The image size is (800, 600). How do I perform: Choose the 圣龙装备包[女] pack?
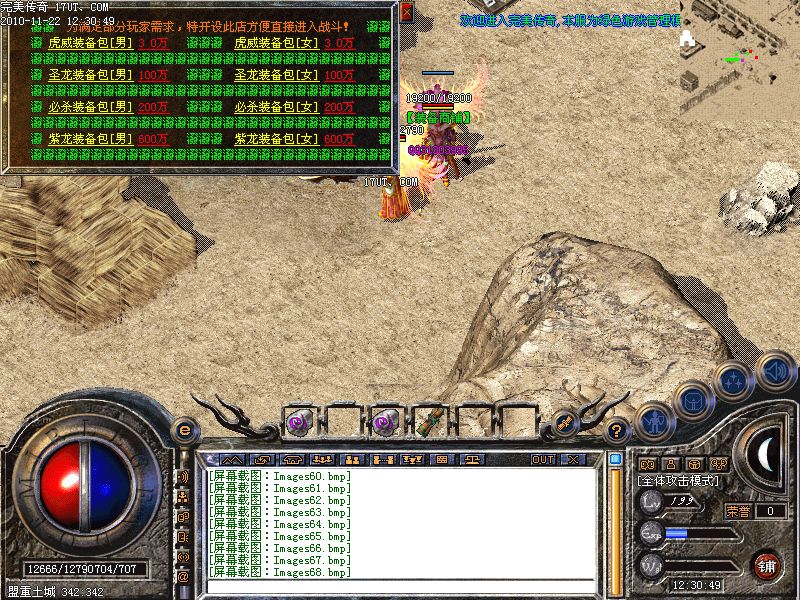[276, 75]
